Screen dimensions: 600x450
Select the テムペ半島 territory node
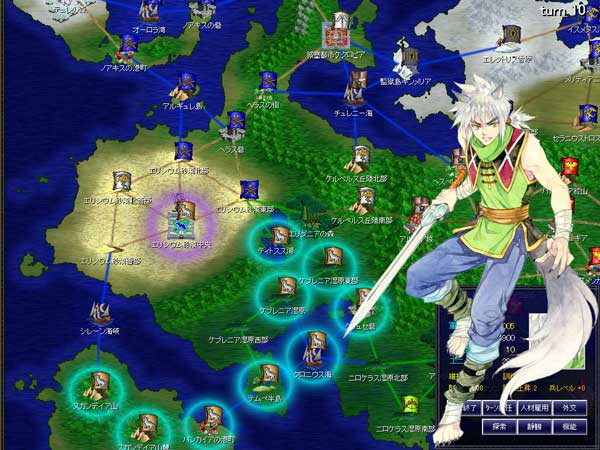(268, 375)
